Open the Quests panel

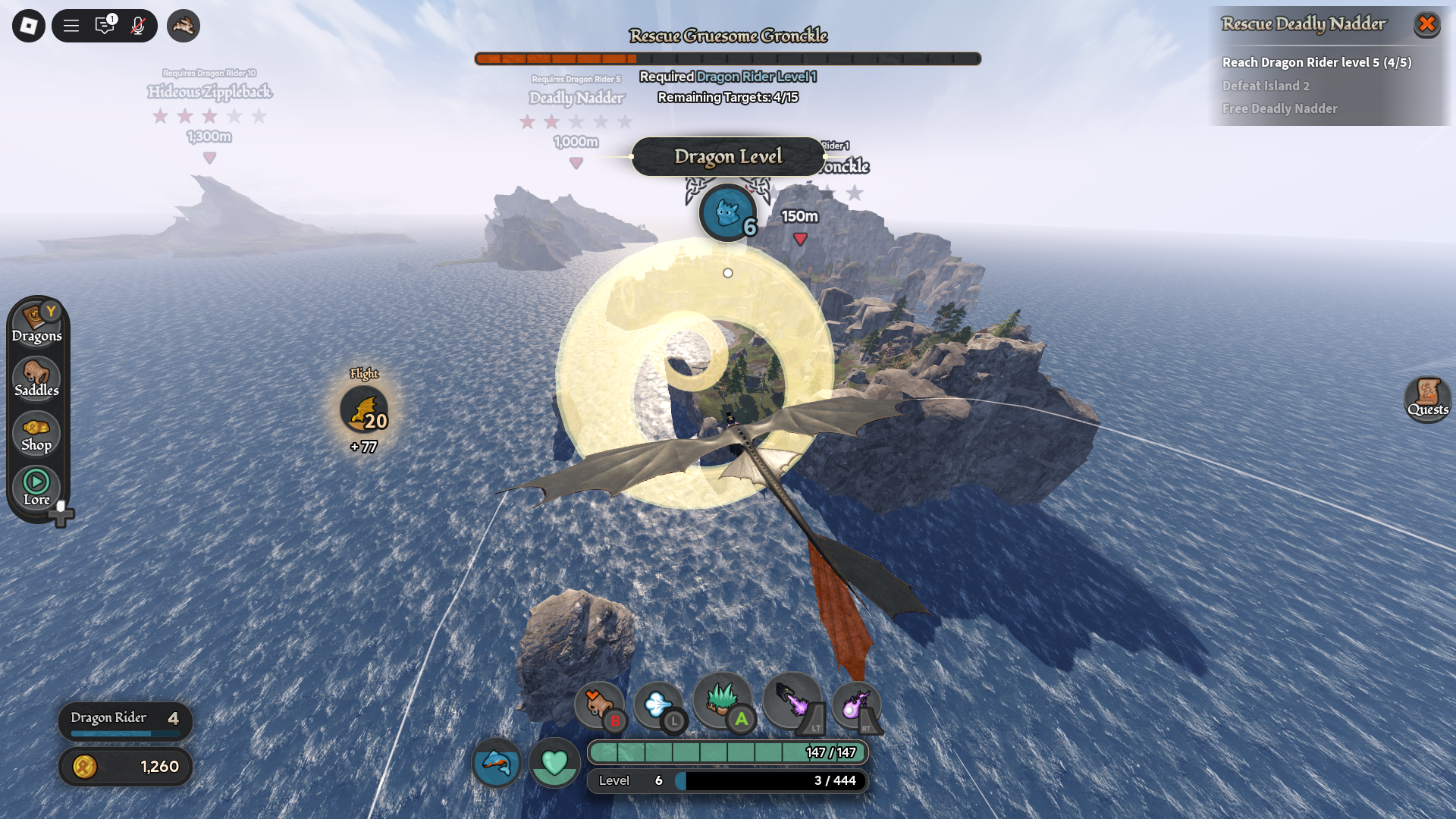1427,398
